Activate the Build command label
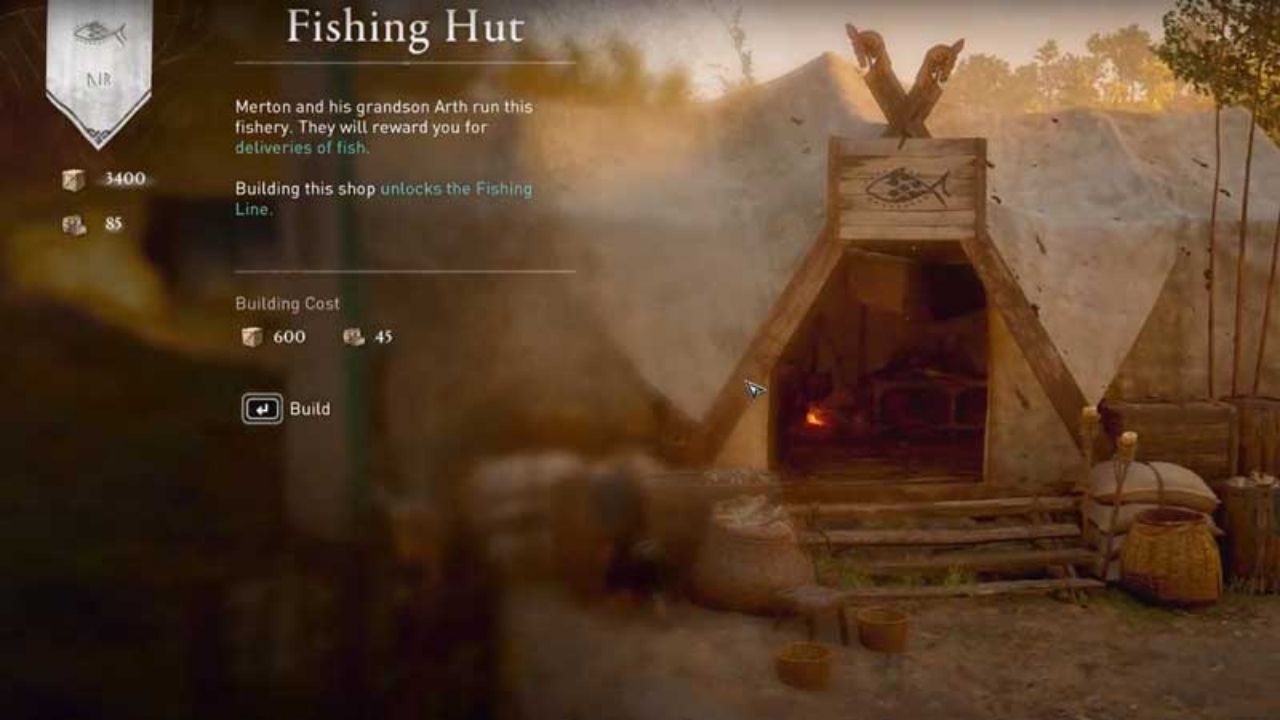The width and height of the screenshot is (1280, 720). pos(310,408)
